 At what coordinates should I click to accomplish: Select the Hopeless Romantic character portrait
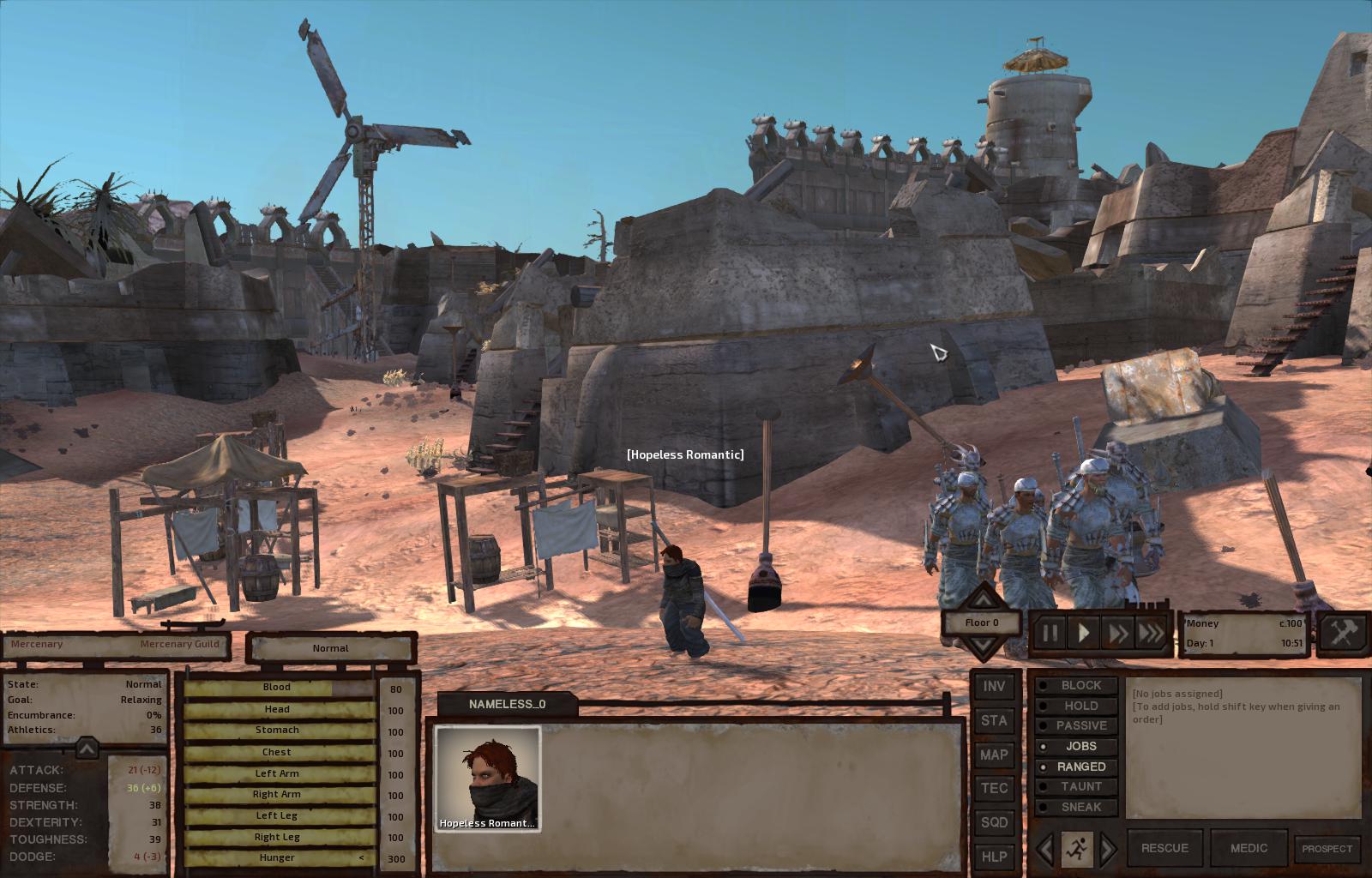click(x=487, y=779)
